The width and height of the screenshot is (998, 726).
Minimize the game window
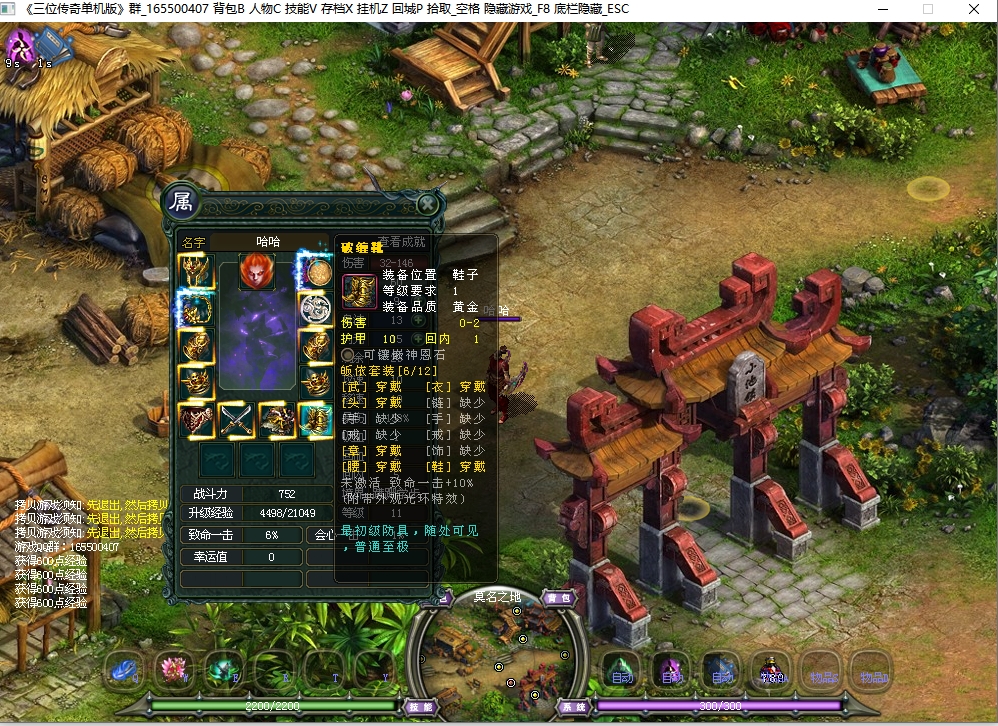click(x=882, y=10)
